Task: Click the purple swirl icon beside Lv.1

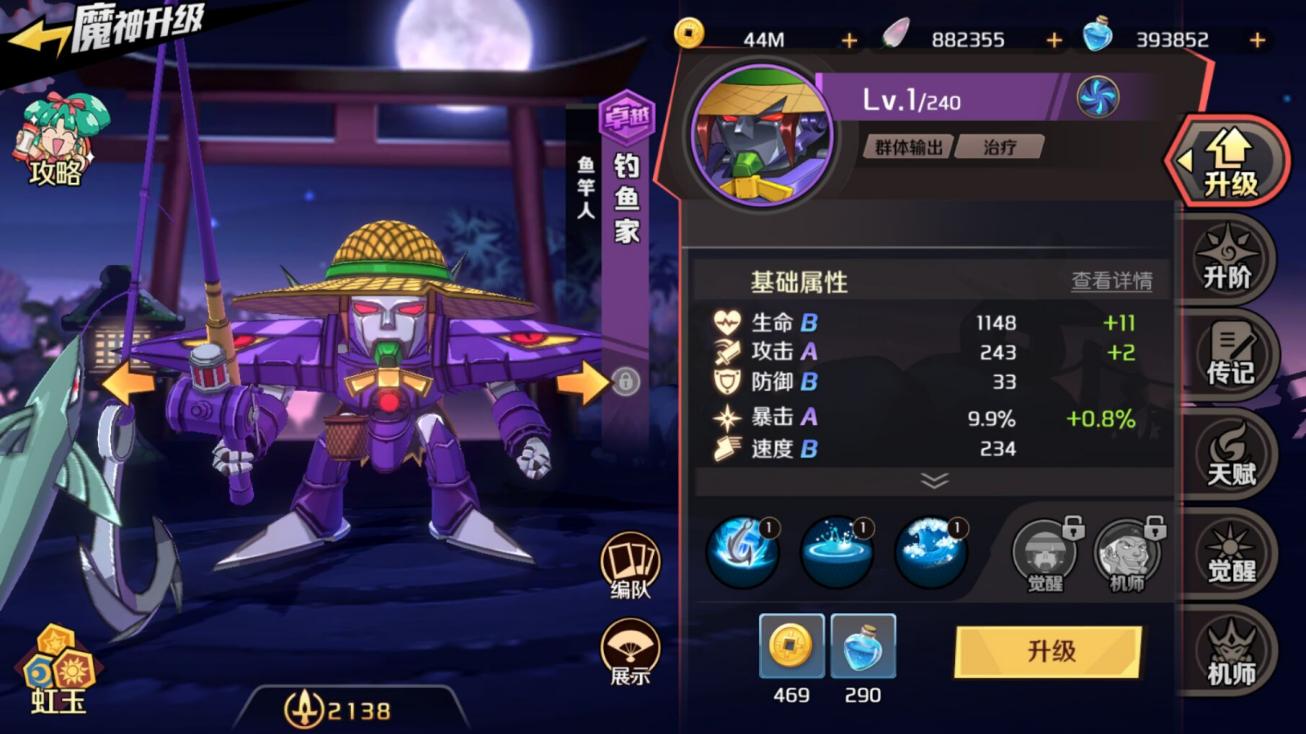Action: pyautogui.click(x=1100, y=95)
